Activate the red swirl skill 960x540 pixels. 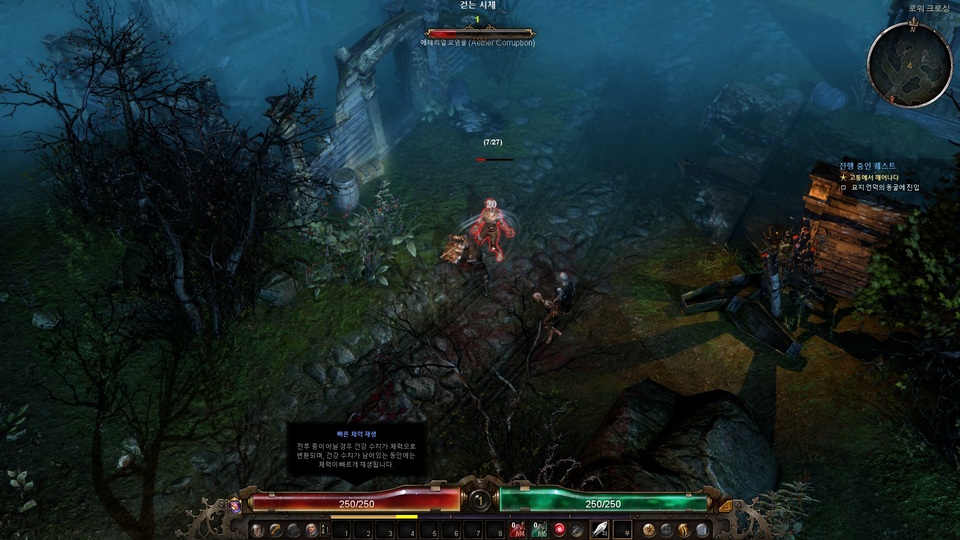[x=560, y=529]
